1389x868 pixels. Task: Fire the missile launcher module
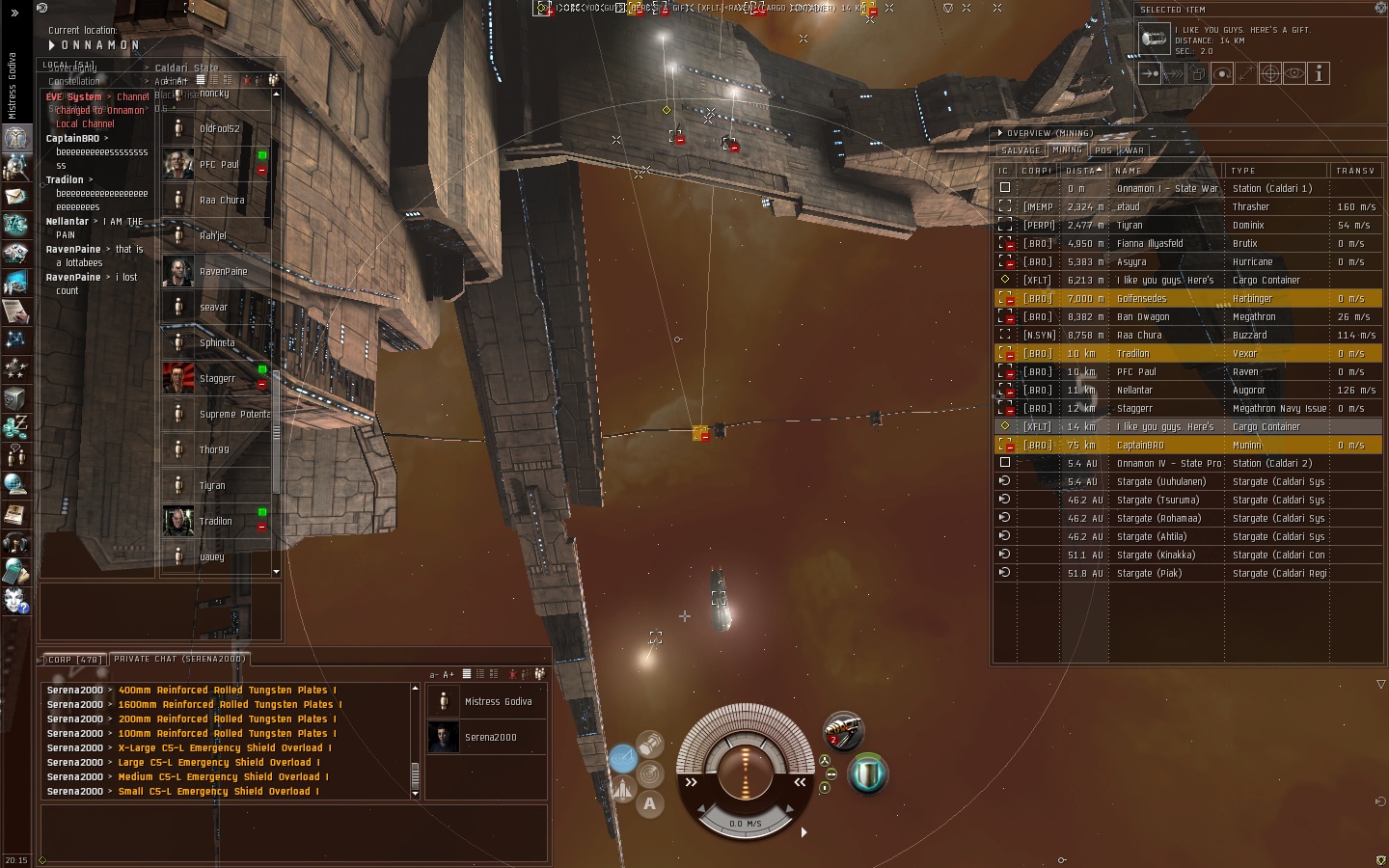pos(842,730)
